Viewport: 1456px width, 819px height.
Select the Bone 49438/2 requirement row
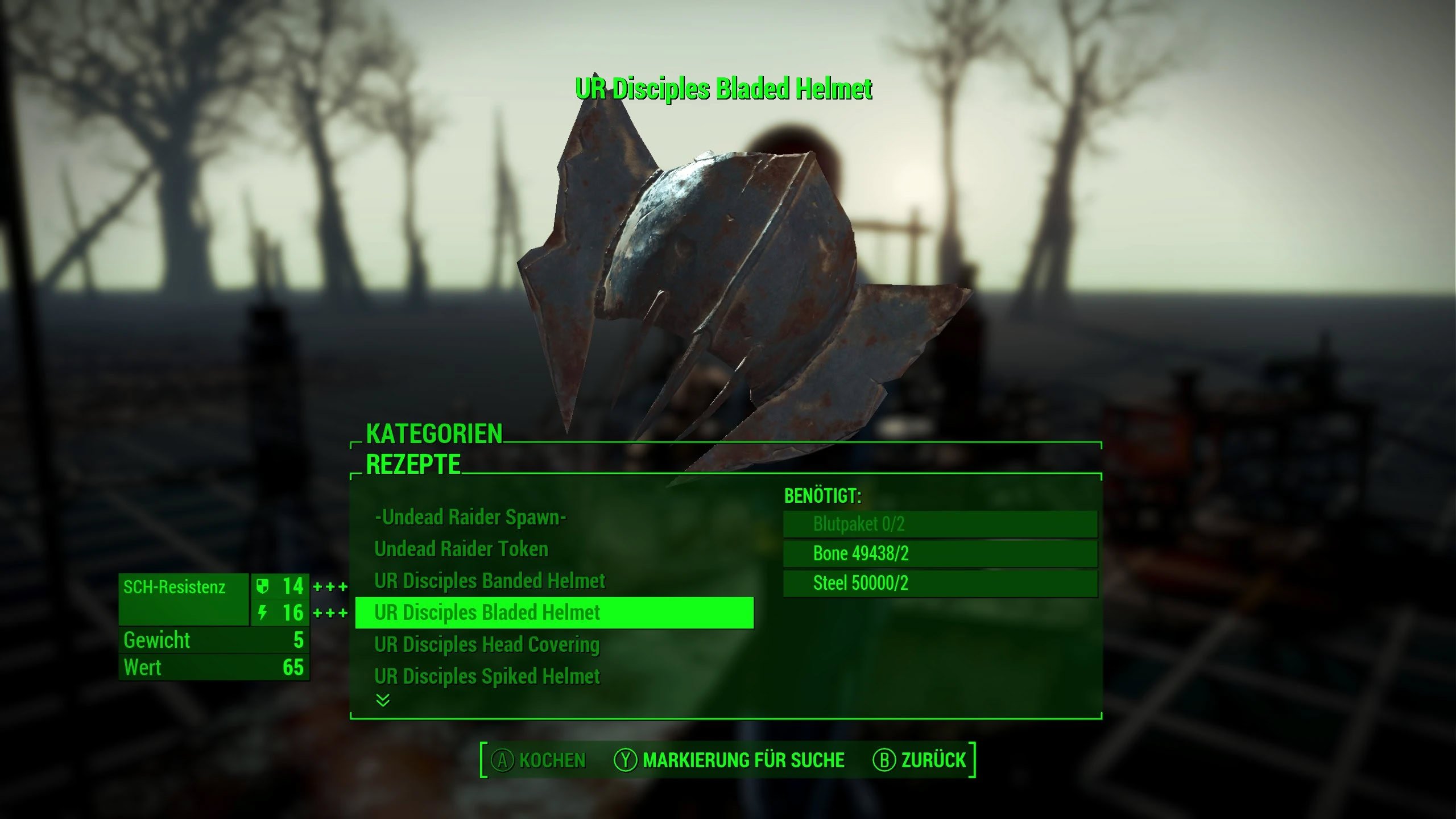940,553
